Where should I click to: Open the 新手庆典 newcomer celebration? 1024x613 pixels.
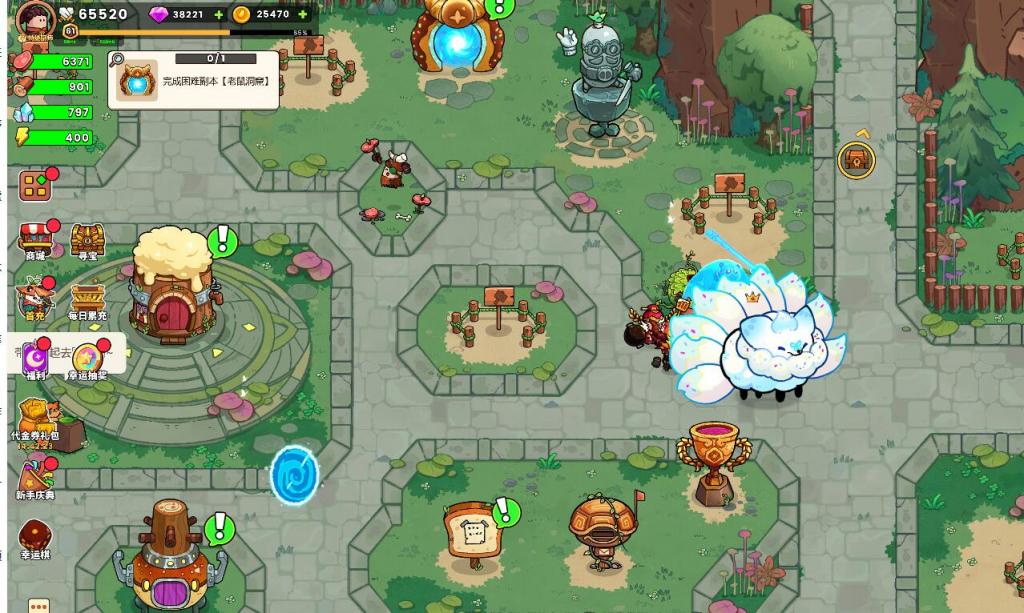click(x=35, y=478)
